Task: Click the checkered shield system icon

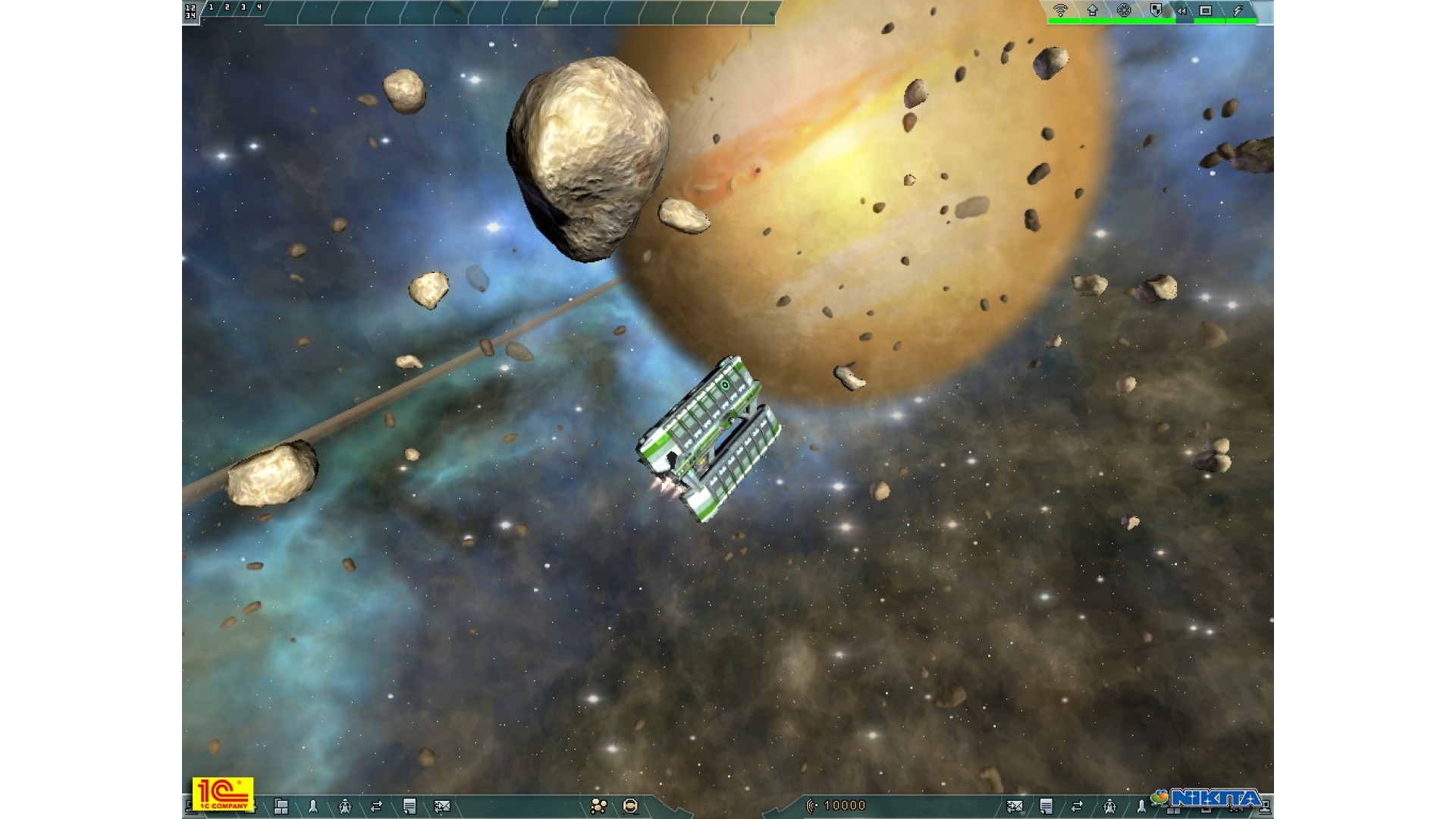Action: point(1156,10)
